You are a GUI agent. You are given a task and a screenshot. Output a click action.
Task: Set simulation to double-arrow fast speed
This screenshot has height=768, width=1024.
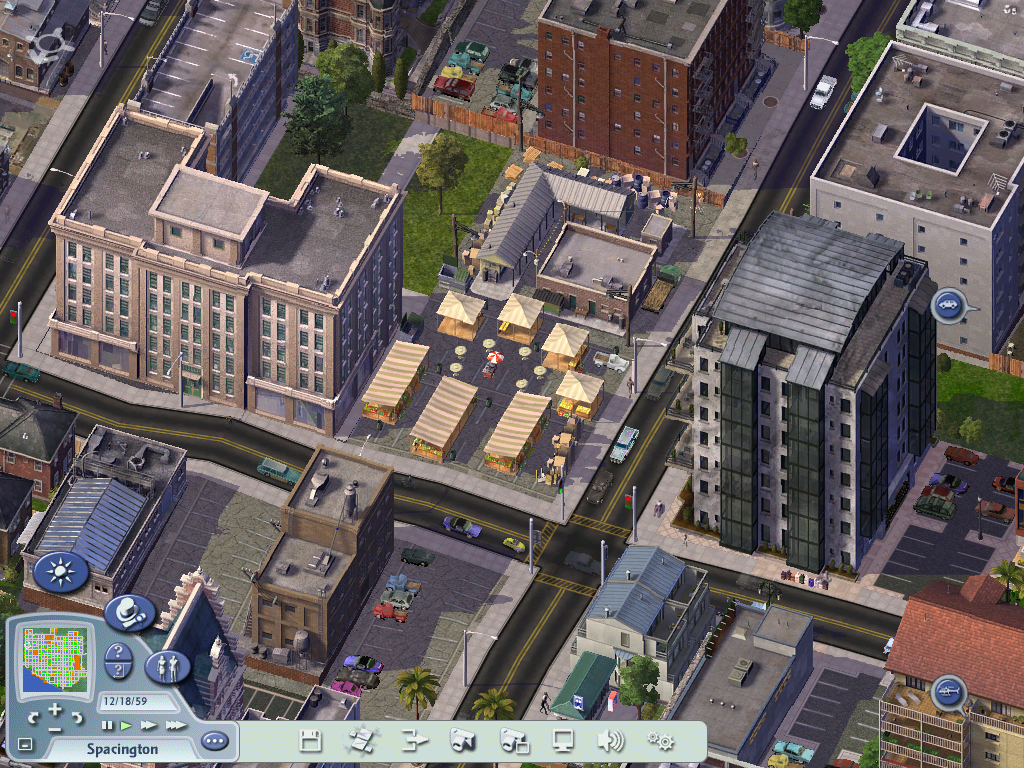pos(148,725)
